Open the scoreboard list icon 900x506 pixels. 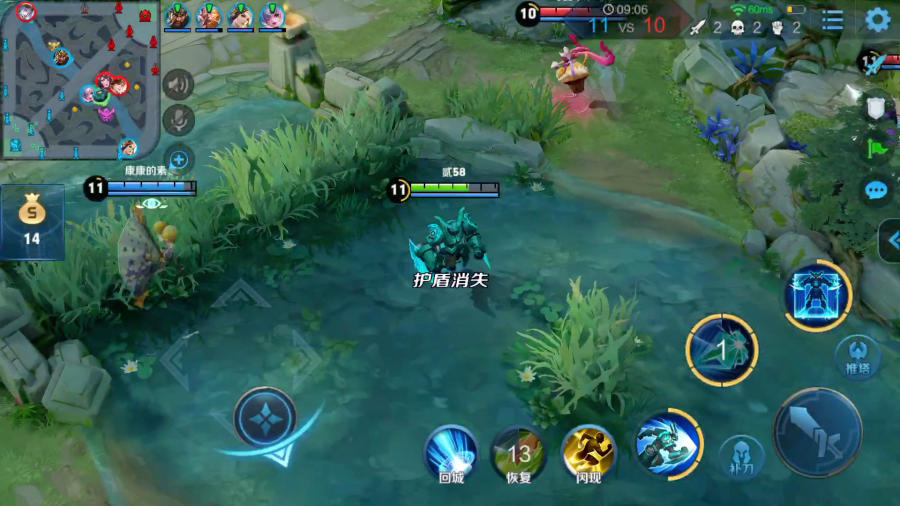point(832,20)
